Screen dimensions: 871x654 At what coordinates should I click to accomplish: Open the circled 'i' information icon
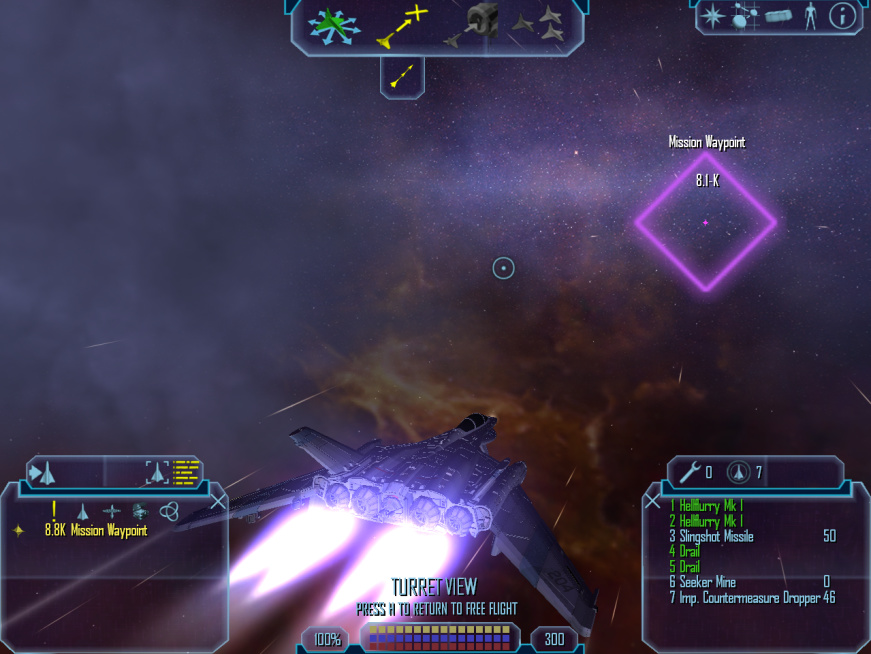(x=843, y=16)
